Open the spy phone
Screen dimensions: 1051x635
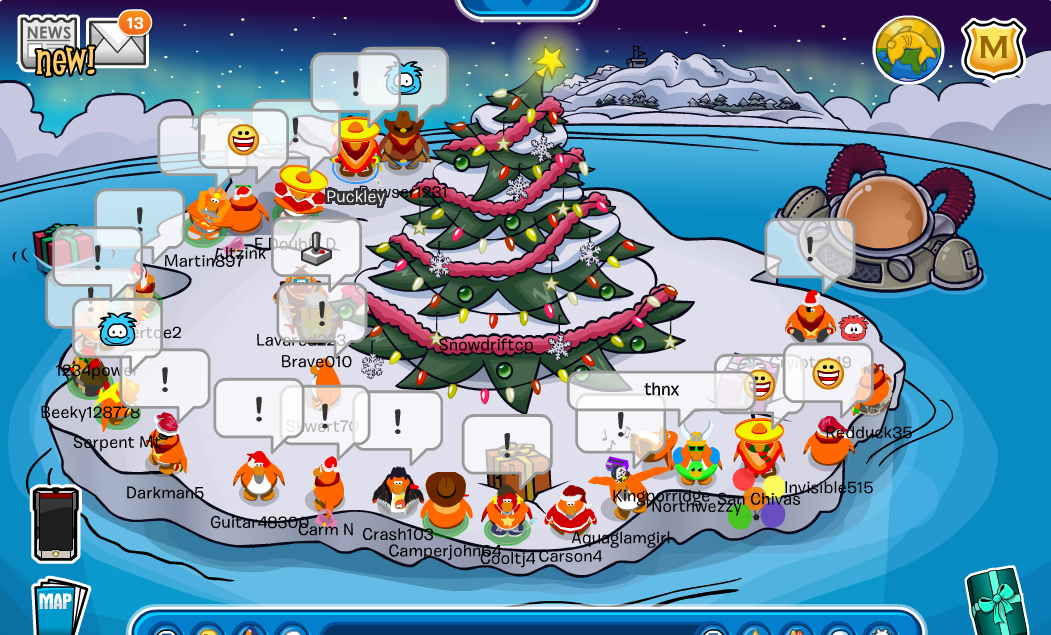(x=55, y=523)
